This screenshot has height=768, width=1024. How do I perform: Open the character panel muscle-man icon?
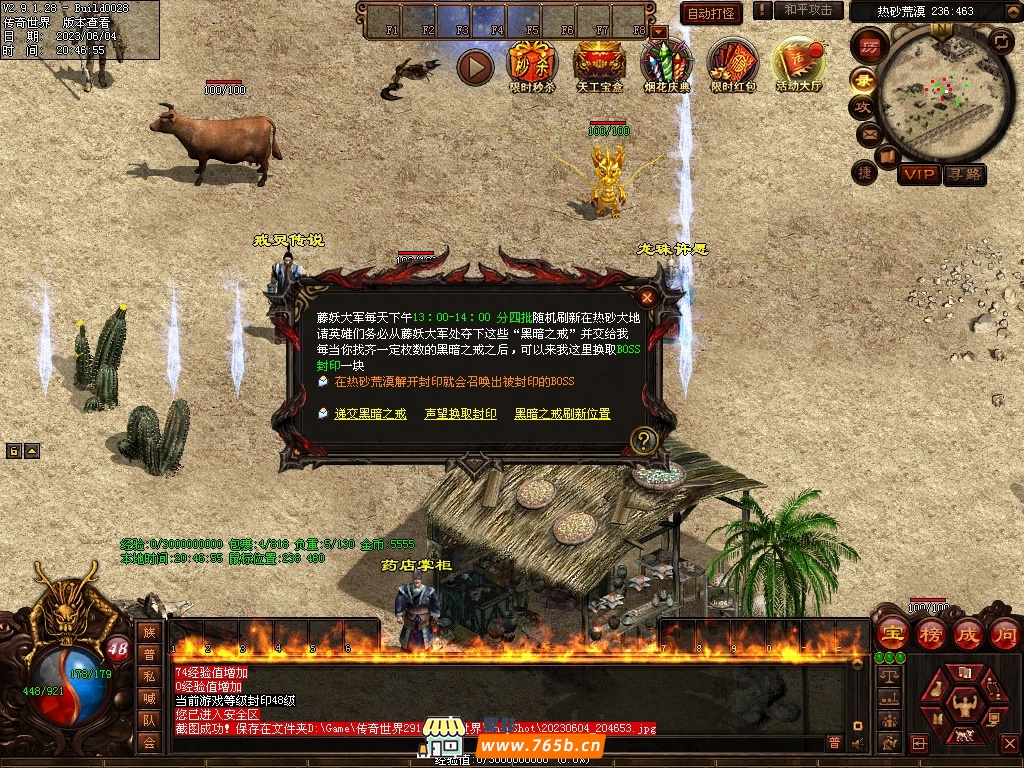coord(964,706)
